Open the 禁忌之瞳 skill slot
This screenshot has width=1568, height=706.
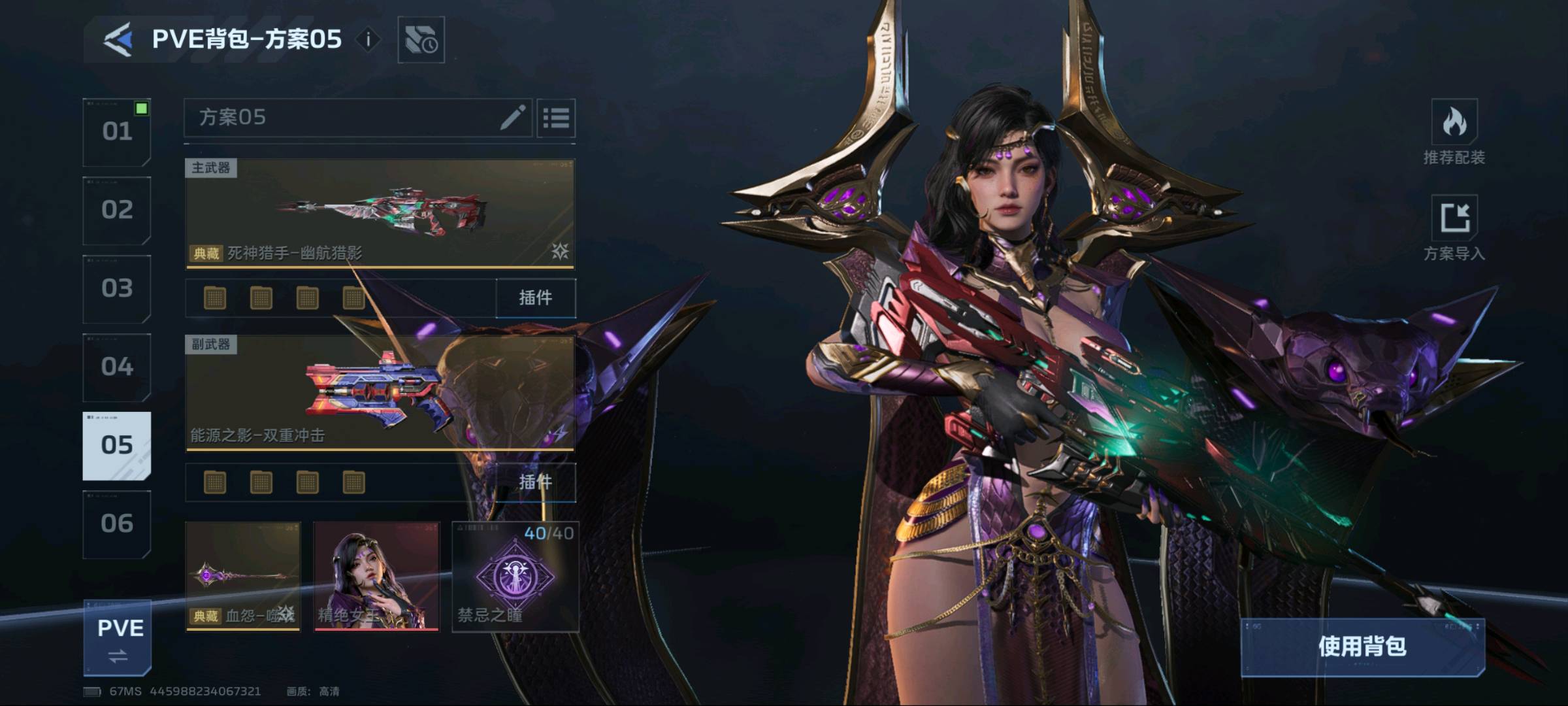(x=515, y=576)
